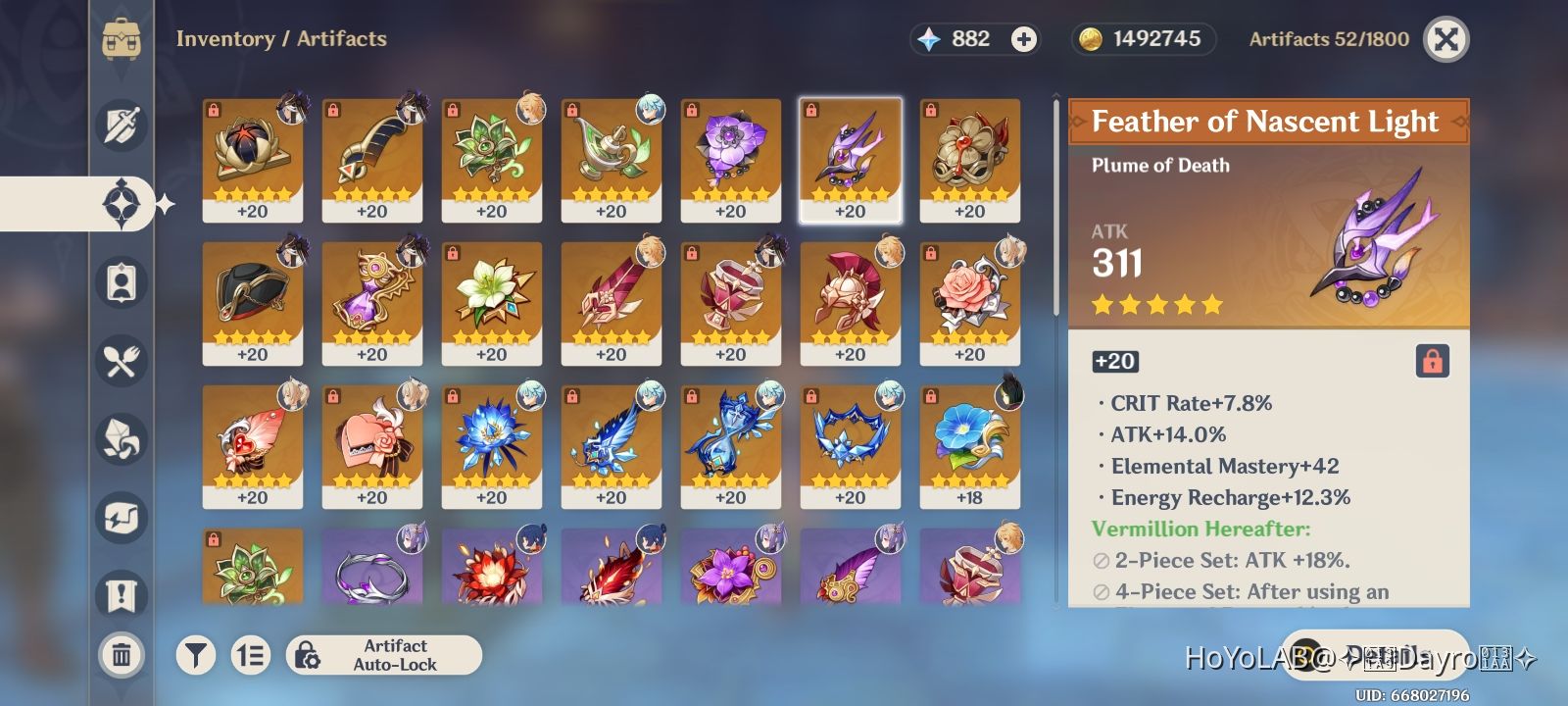Open the Quest Items inventory section

(x=122, y=596)
